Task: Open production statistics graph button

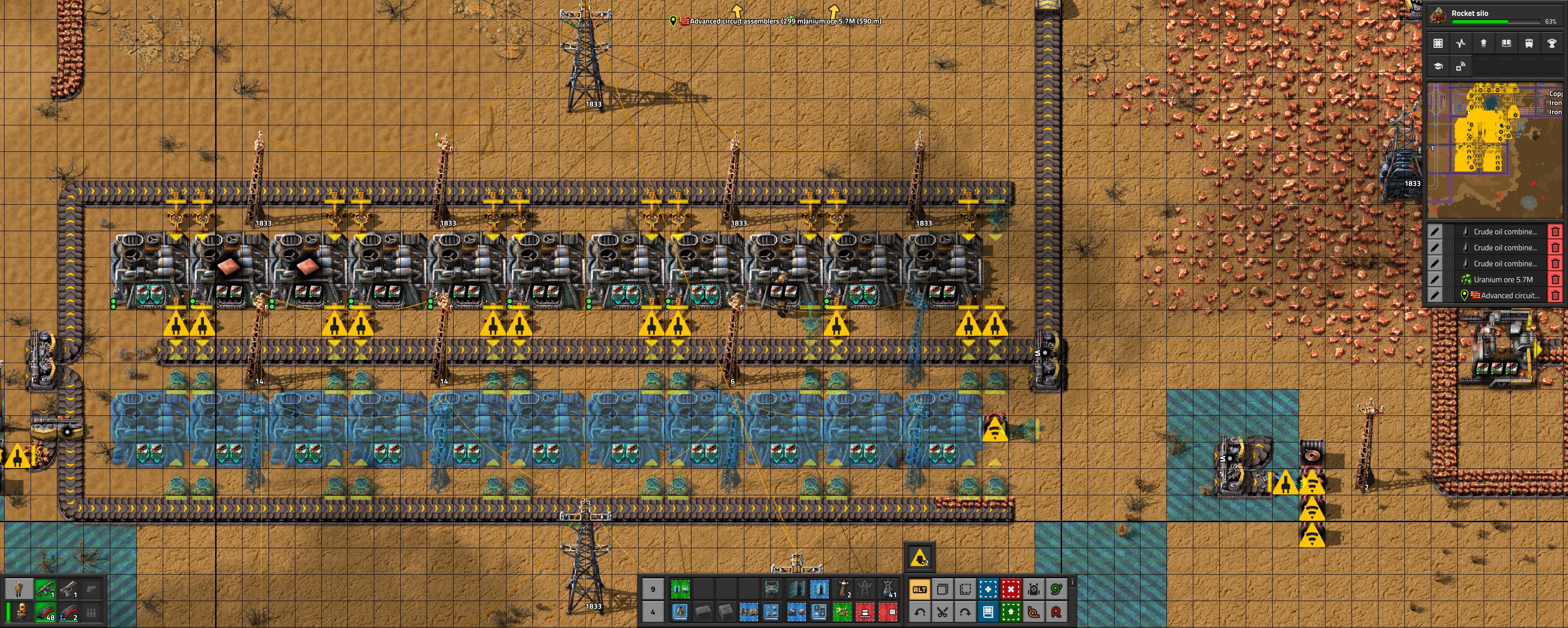Action: pyautogui.click(x=1461, y=43)
